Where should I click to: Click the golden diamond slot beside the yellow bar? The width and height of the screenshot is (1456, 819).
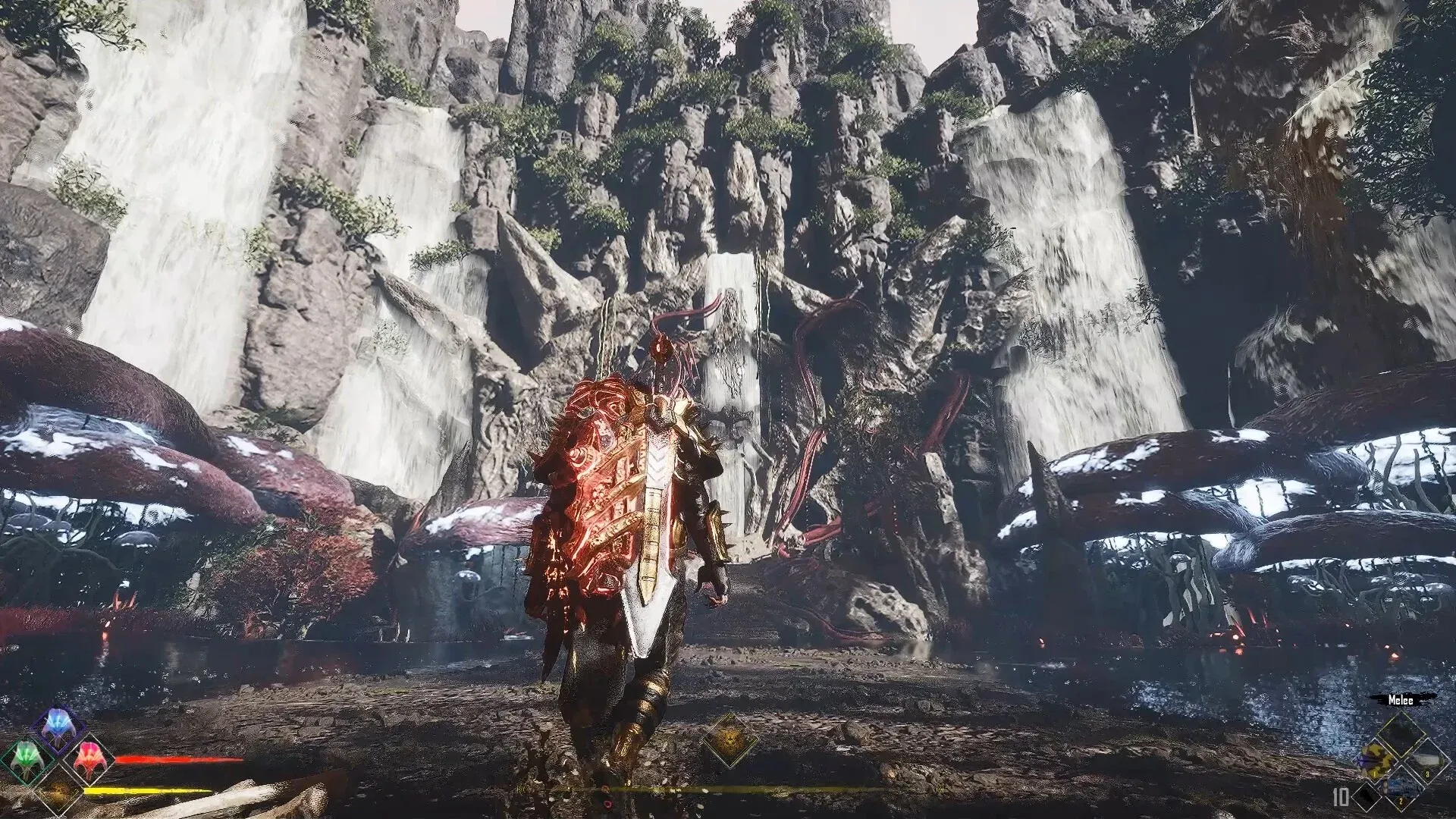tap(58, 790)
